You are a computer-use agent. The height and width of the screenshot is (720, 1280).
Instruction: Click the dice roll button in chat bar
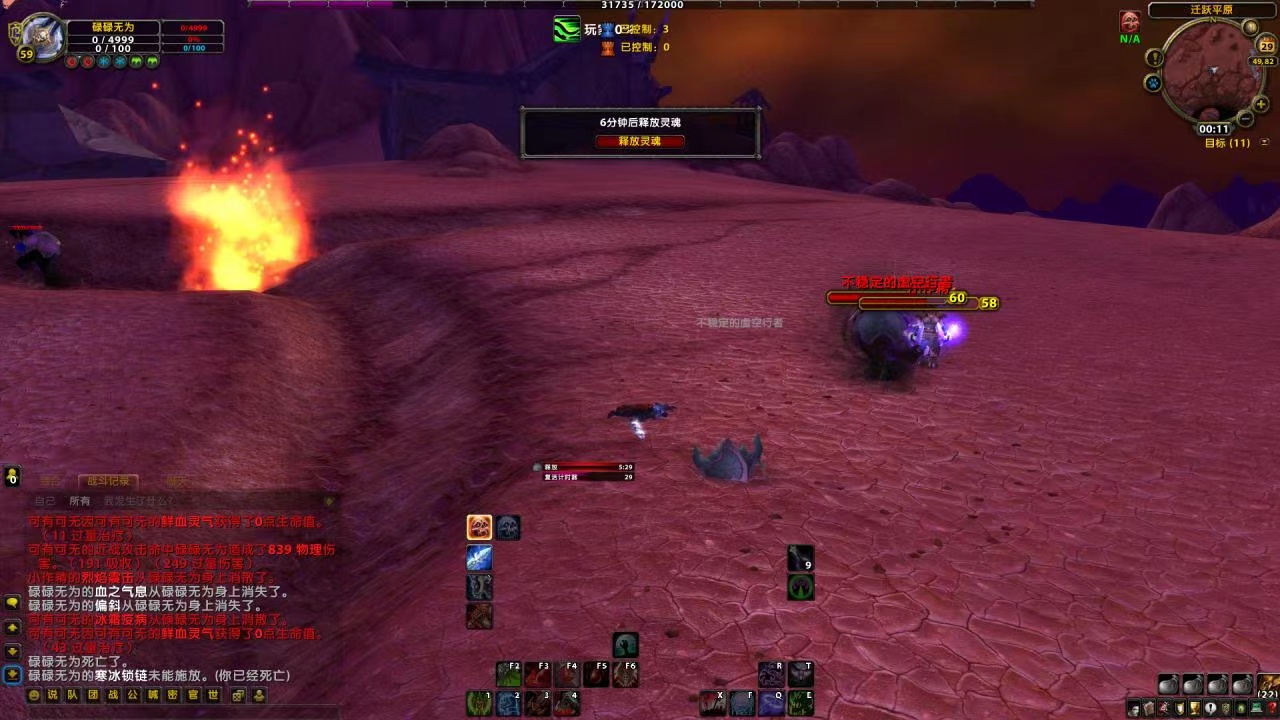click(x=238, y=695)
